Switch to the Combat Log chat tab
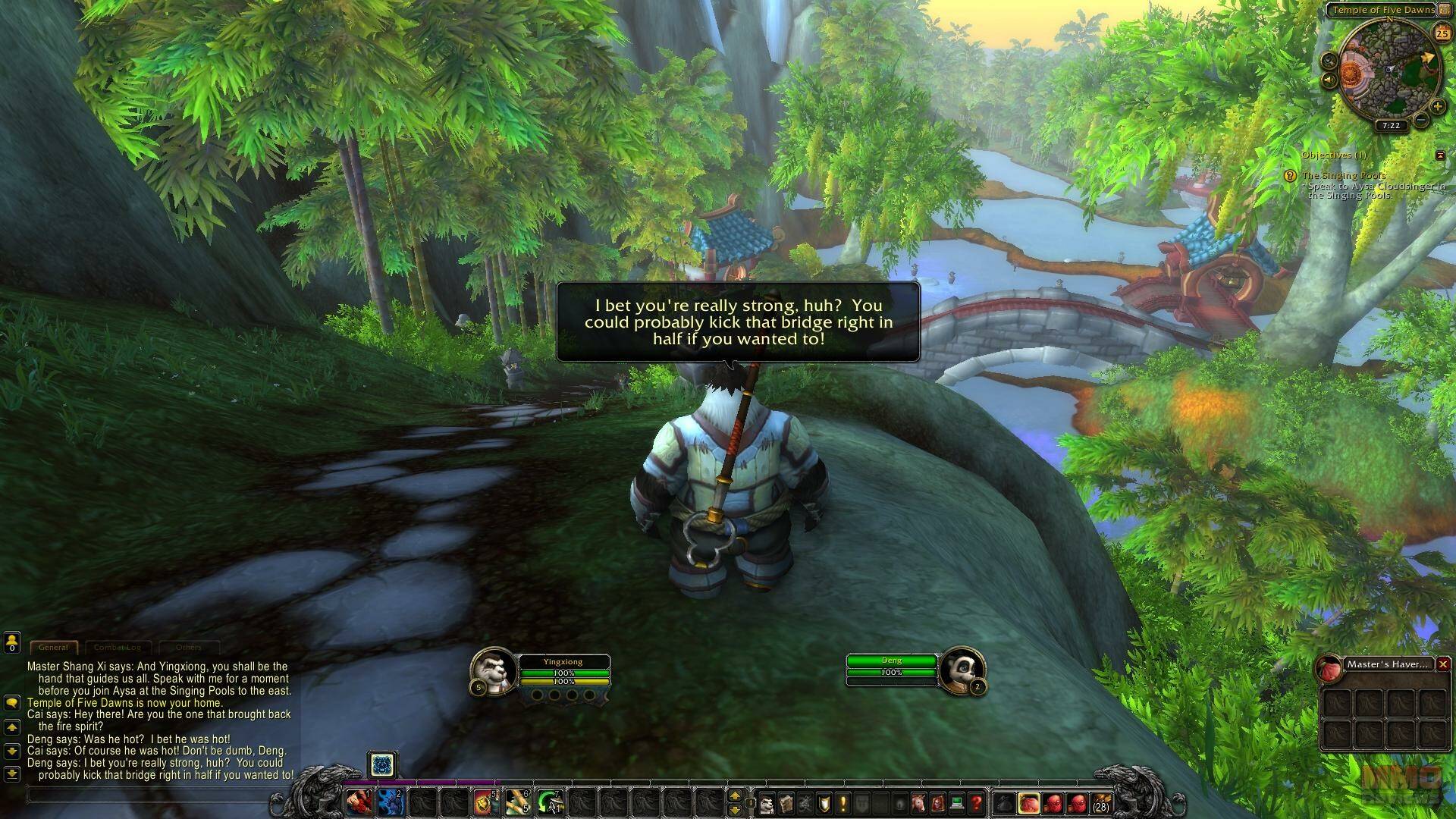Image resolution: width=1456 pixels, height=819 pixels. 118,648
